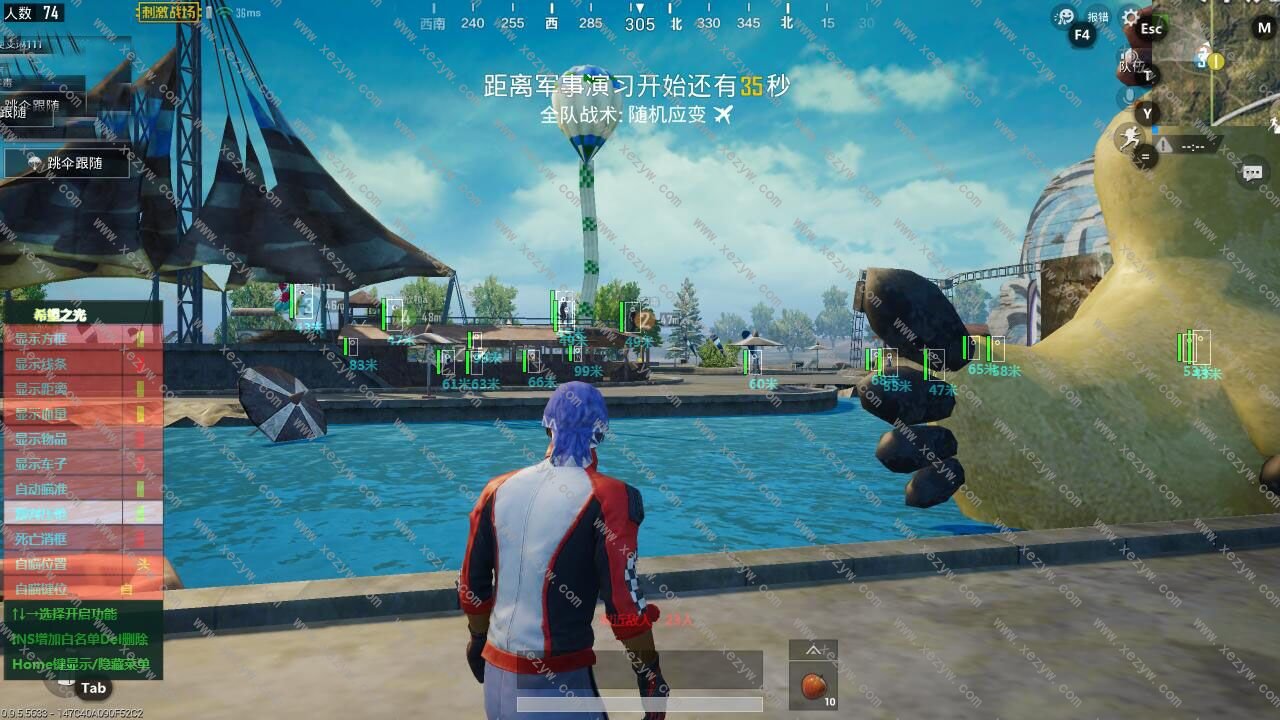Expand the arrow above the apple slot
Viewport: 1280px width, 720px height.
pyautogui.click(x=813, y=650)
